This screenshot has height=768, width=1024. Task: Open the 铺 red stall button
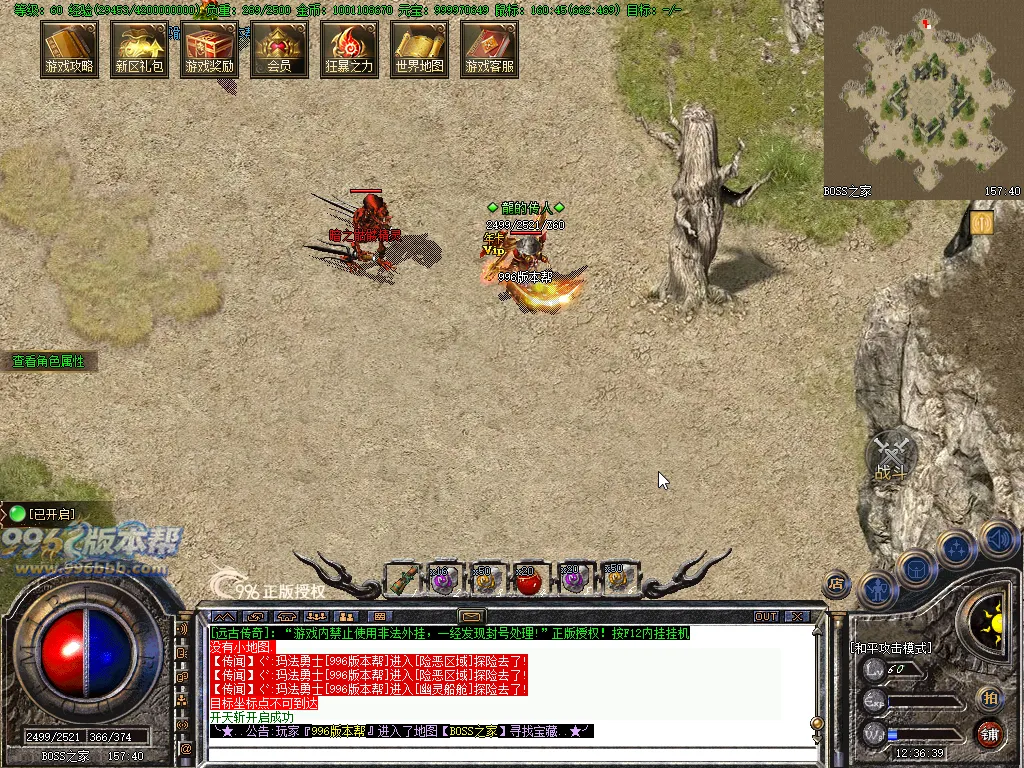pyautogui.click(x=989, y=733)
